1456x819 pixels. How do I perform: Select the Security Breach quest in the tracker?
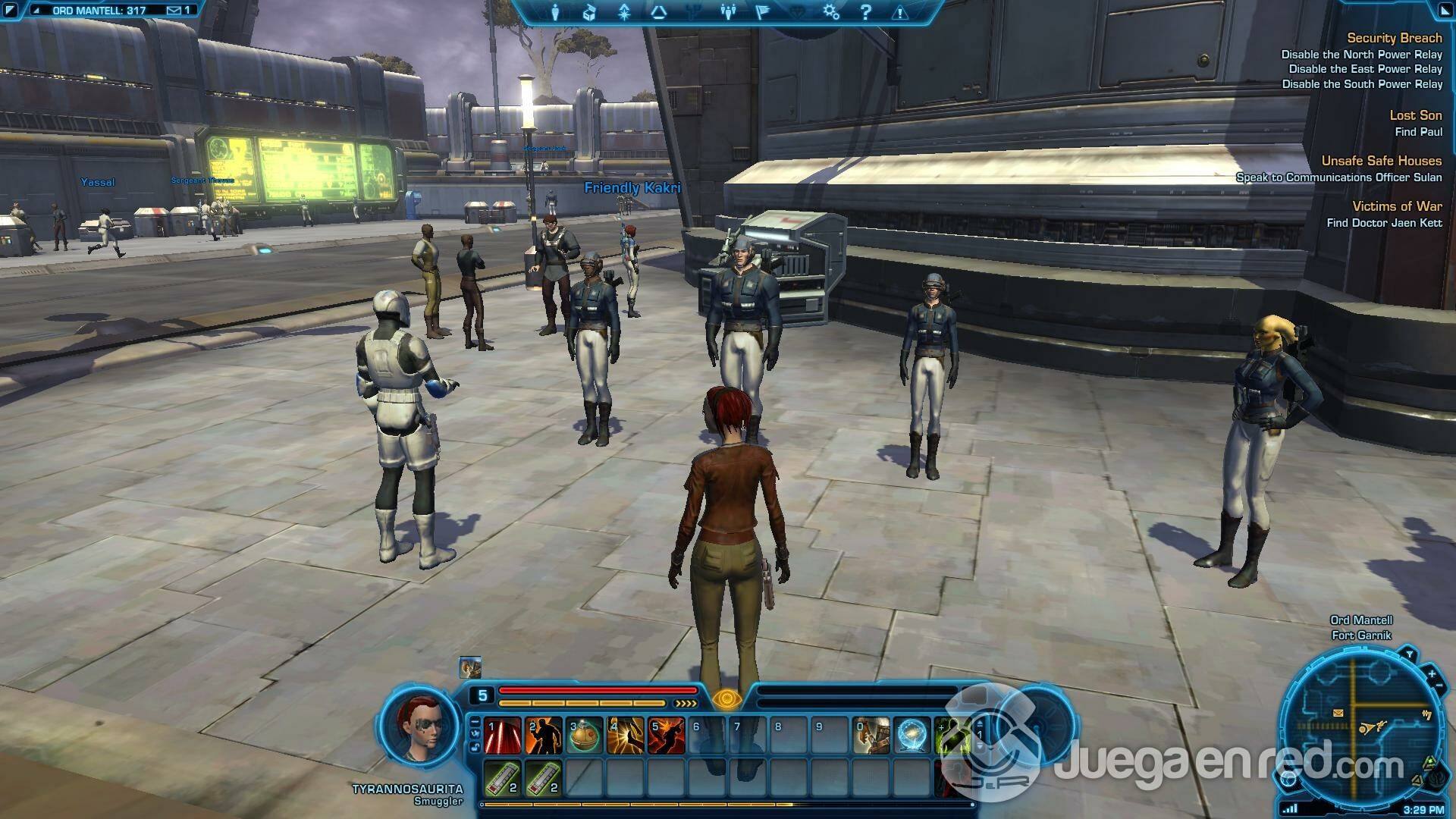point(1394,38)
